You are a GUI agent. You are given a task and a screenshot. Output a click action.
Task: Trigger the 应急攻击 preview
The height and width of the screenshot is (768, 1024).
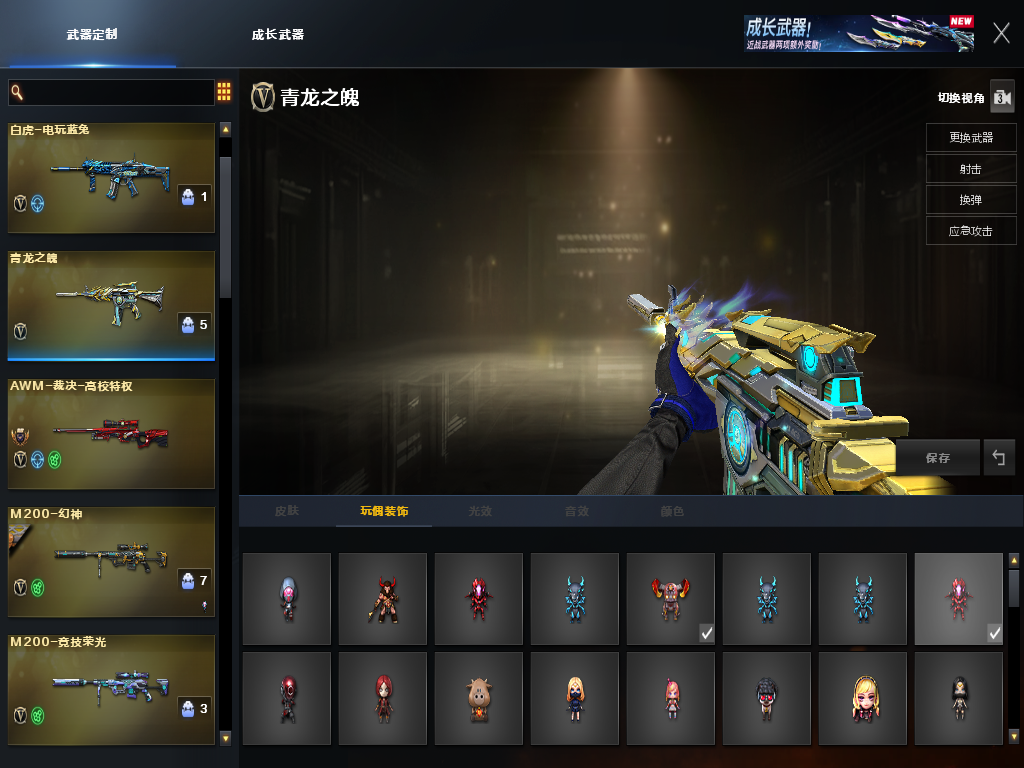[970, 230]
